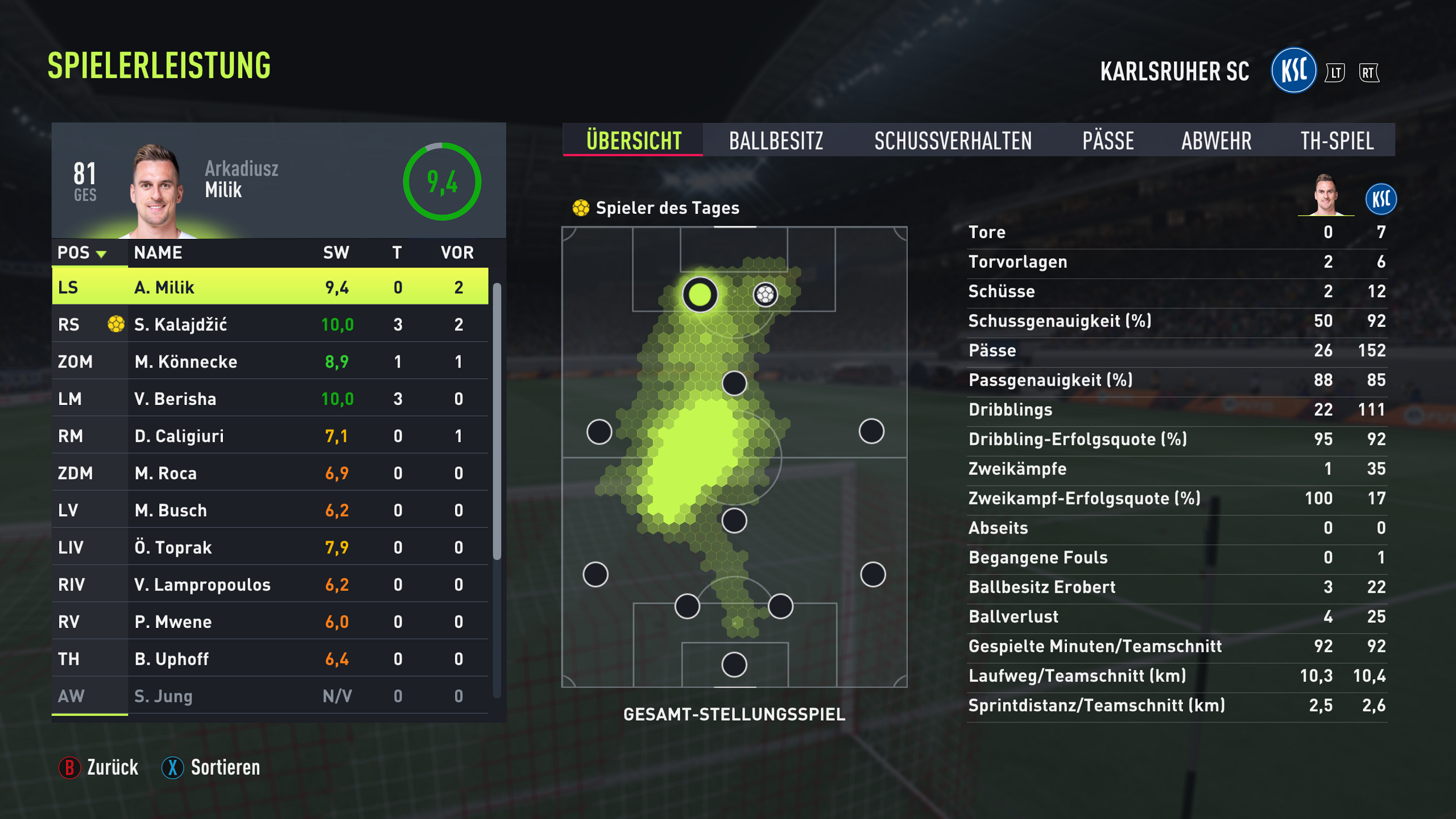
Task: Click the player list scrollbar
Action: coord(497,421)
